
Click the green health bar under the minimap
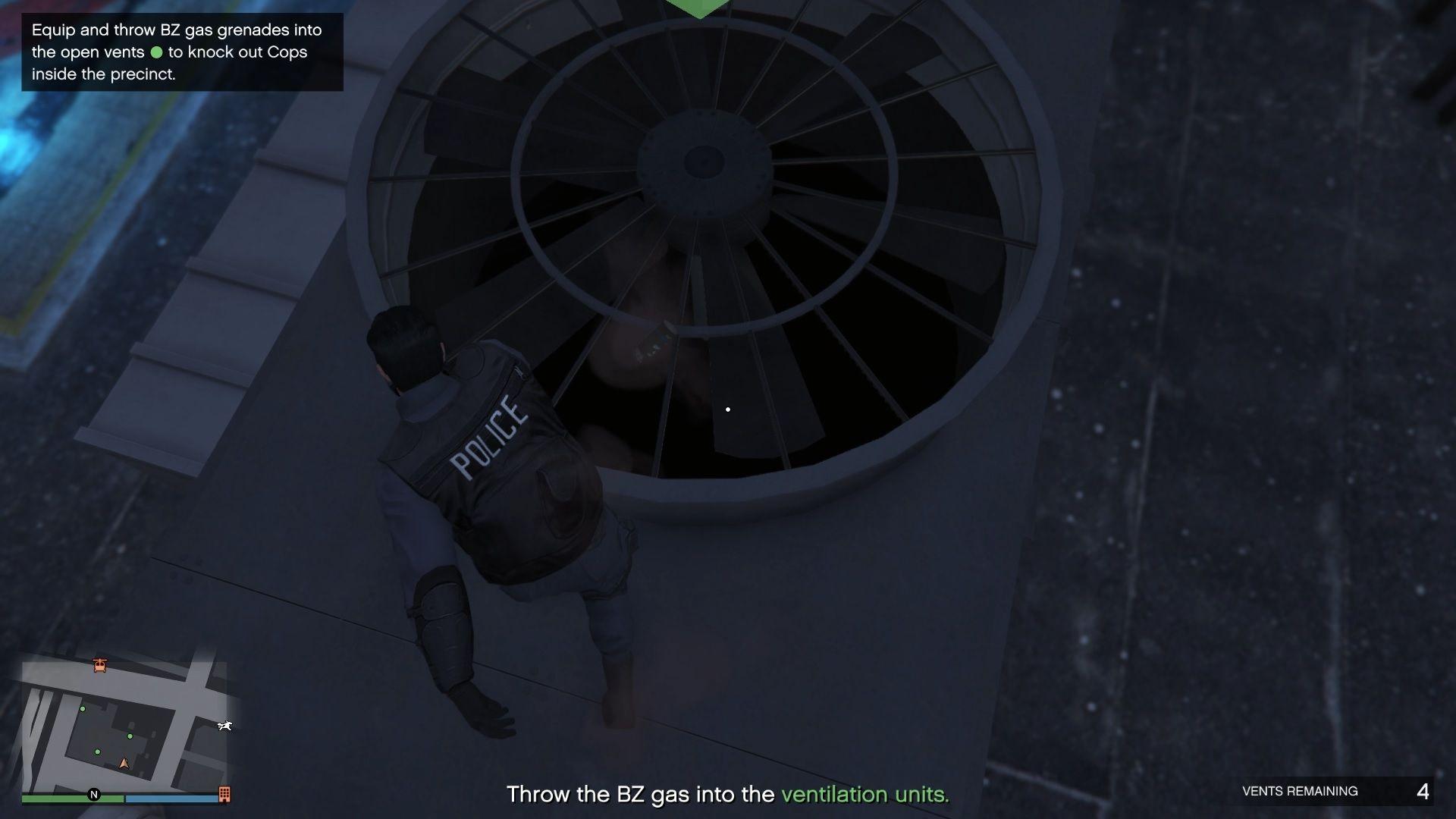pos(69,797)
